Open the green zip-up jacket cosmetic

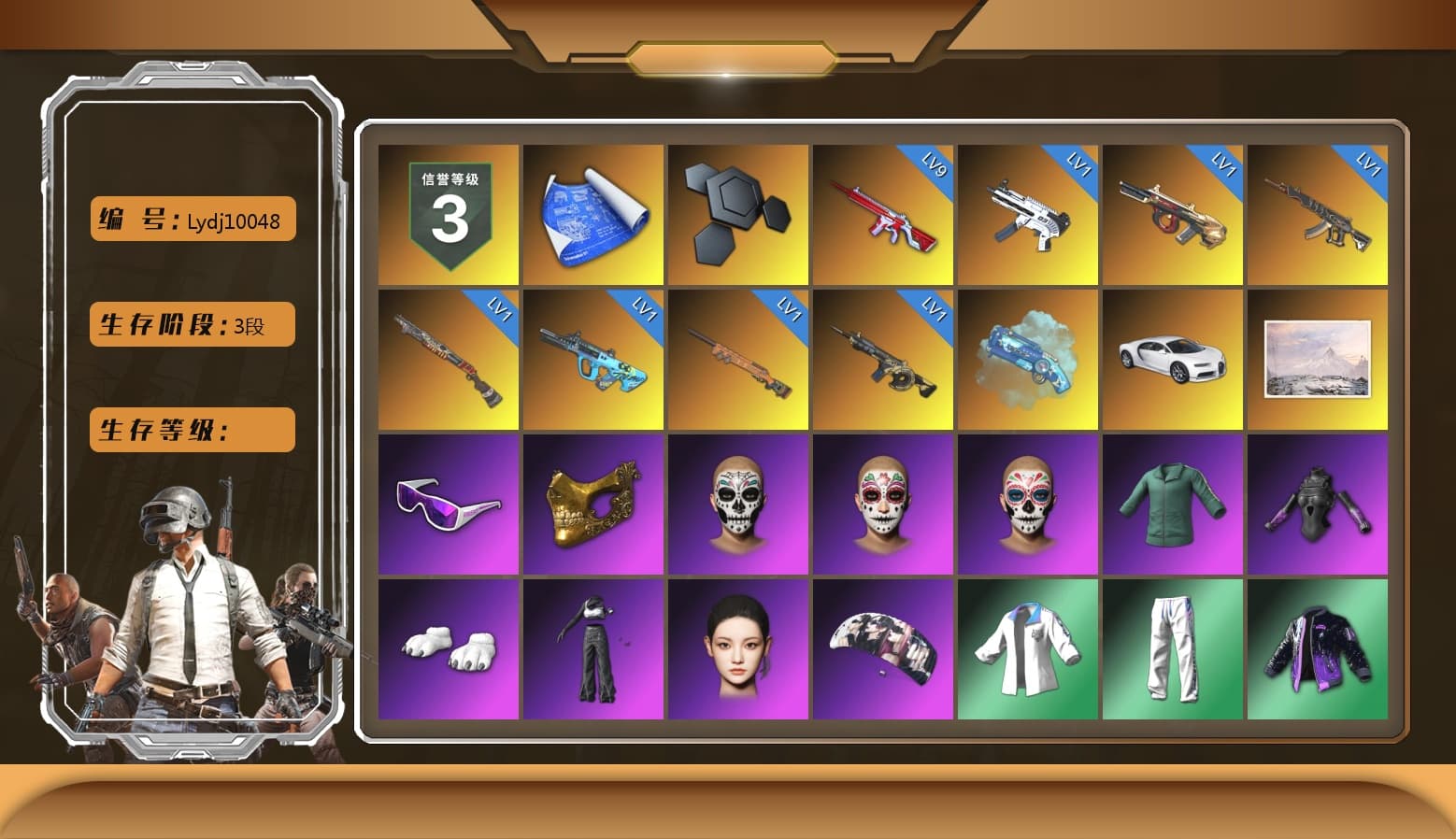[x=1174, y=503]
